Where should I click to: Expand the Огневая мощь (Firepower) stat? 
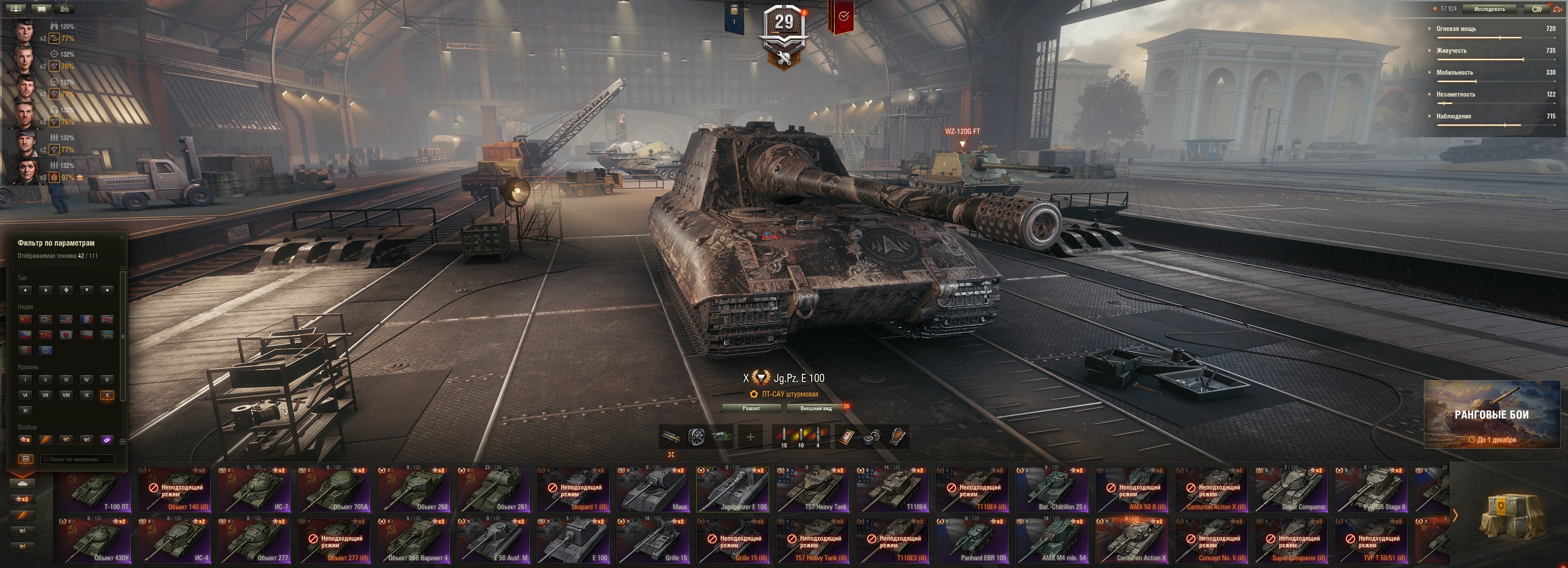click(1455, 29)
